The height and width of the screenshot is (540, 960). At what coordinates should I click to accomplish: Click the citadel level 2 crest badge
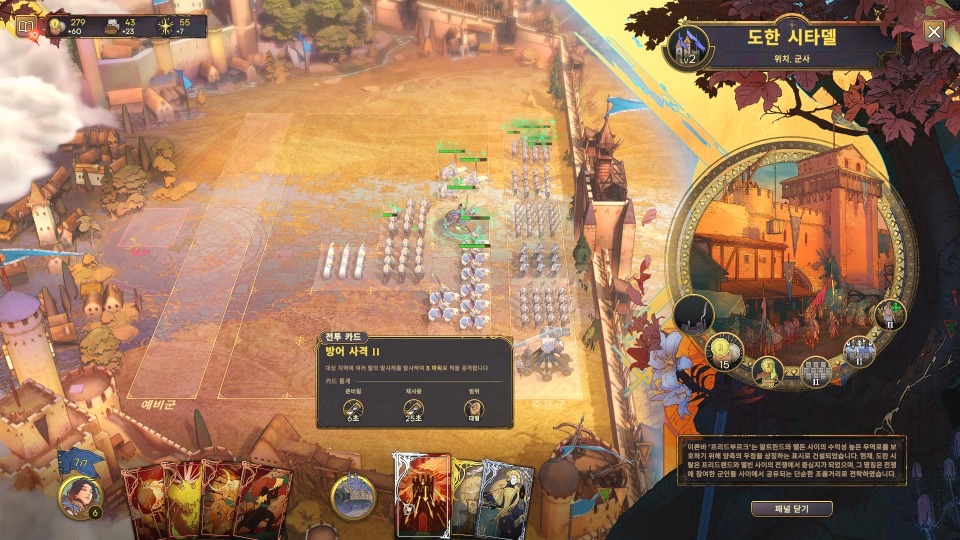pyautogui.click(x=690, y=45)
